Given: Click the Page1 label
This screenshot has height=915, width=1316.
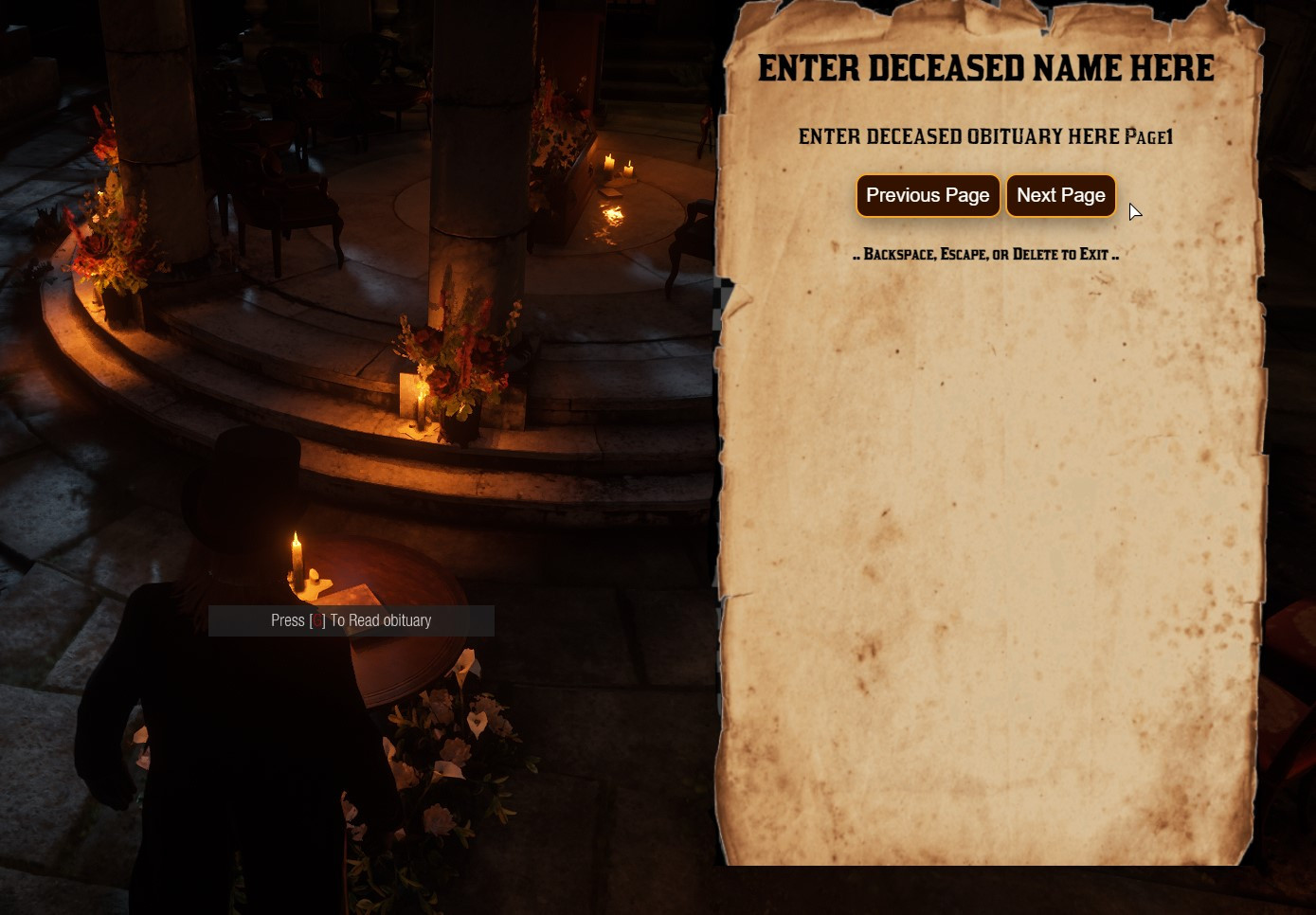Looking at the screenshot, I should [x=1150, y=137].
